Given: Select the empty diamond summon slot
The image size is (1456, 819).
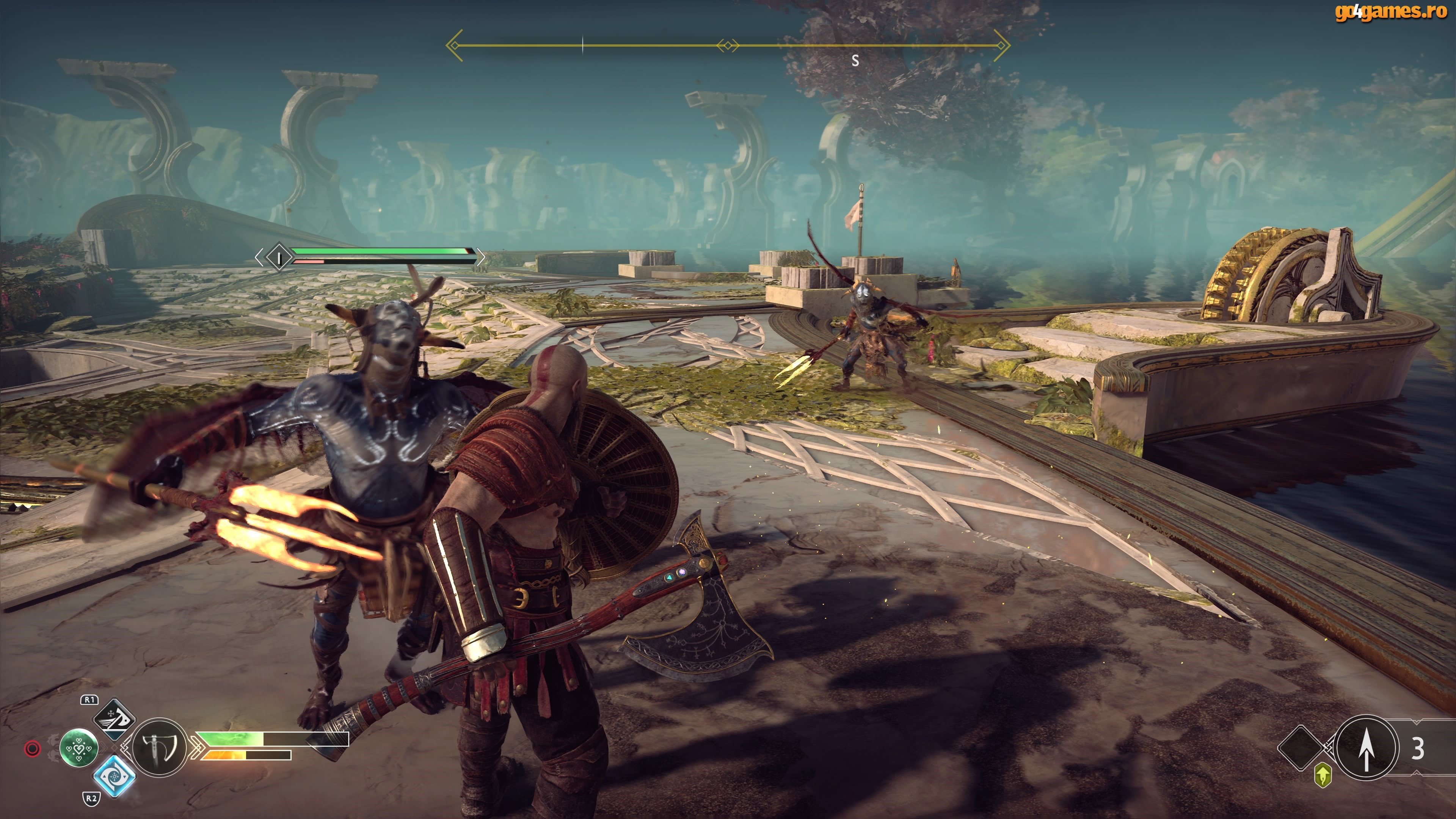Looking at the screenshot, I should click(x=1300, y=747).
